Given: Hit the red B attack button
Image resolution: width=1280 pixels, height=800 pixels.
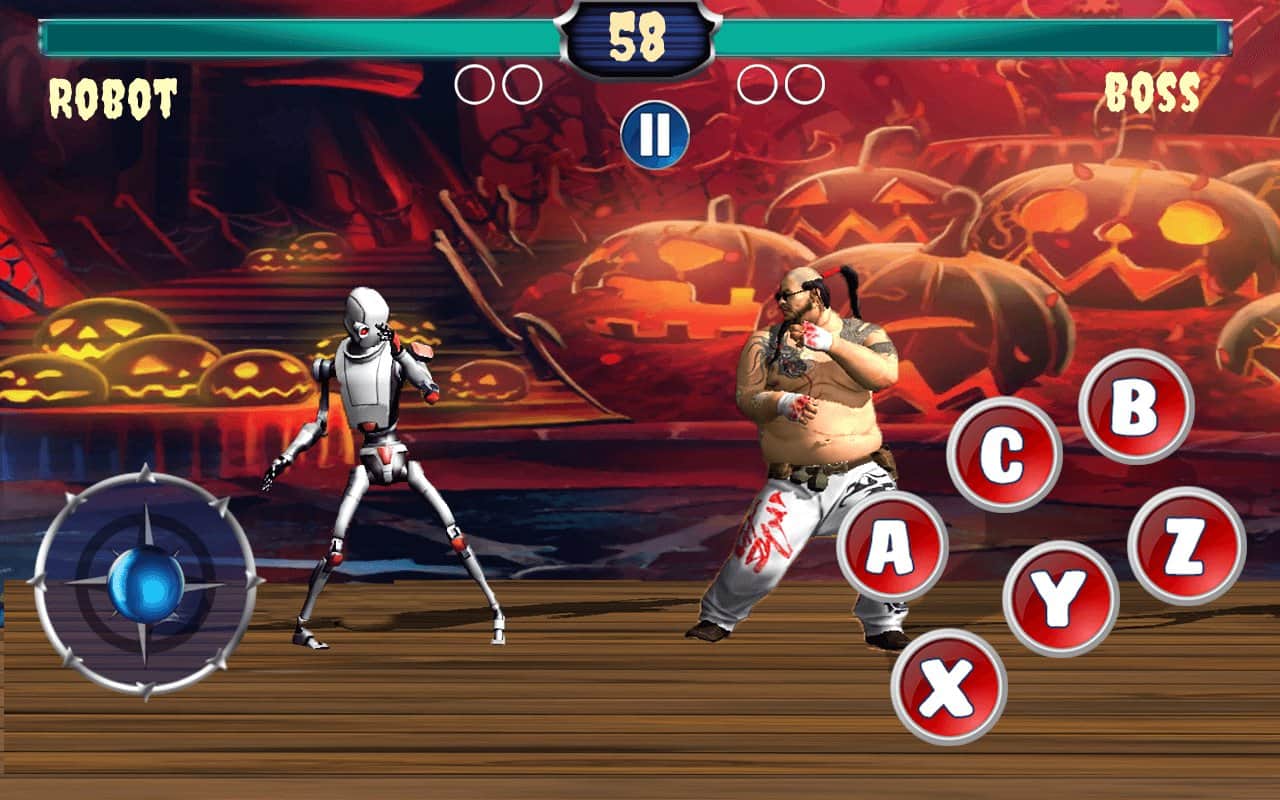Looking at the screenshot, I should coord(1136,405).
